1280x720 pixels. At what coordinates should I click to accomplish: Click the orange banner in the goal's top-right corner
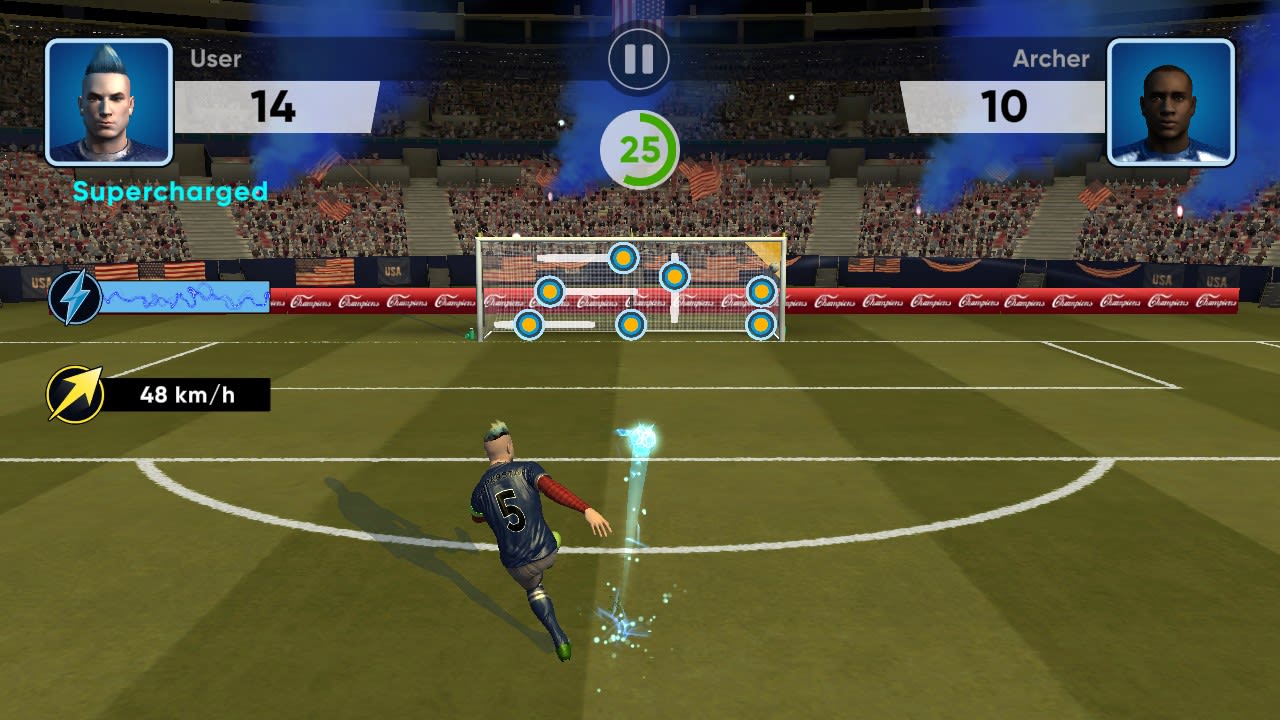click(765, 250)
